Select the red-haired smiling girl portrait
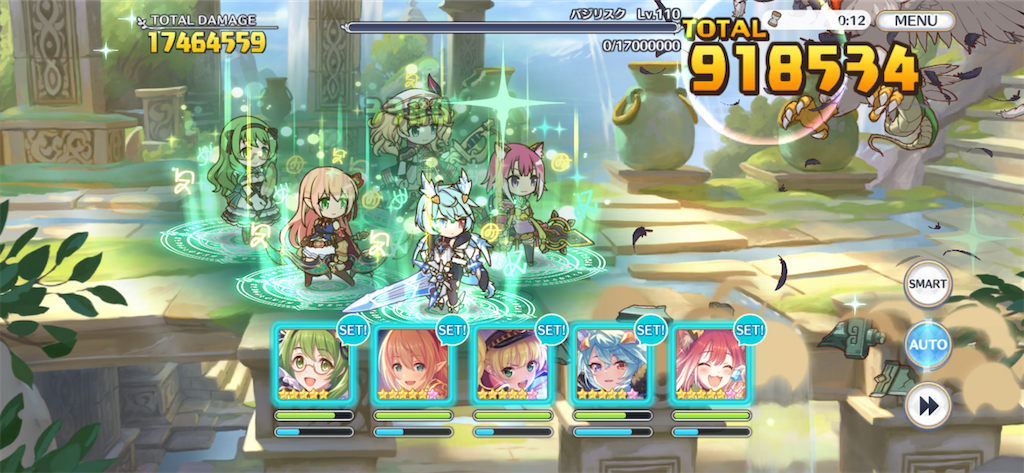The width and height of the screenshot is (1024, 473). (x=710, y=363)
